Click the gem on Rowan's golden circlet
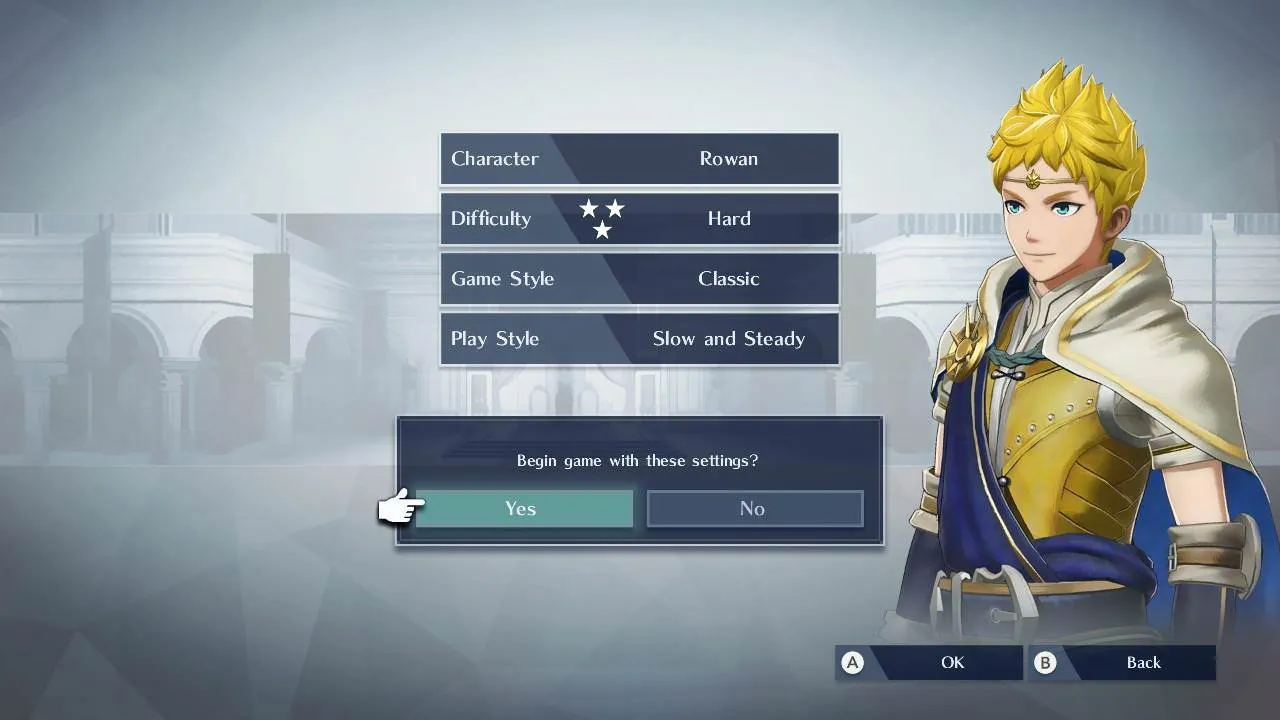This screenshot has height=720, width=1280. pos(1033,180)
